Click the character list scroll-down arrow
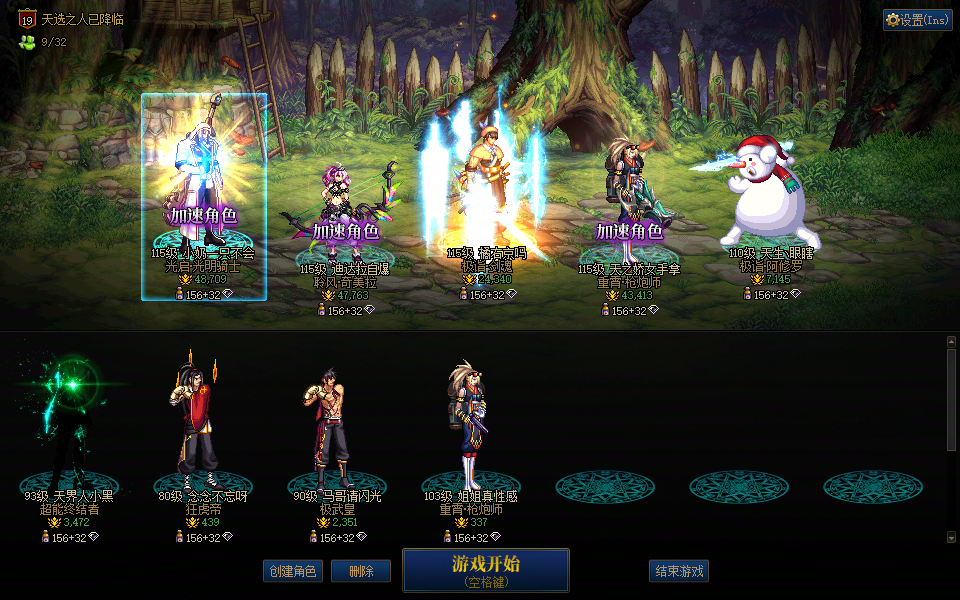Screen dimensions: 960x600 coord(951,538)
